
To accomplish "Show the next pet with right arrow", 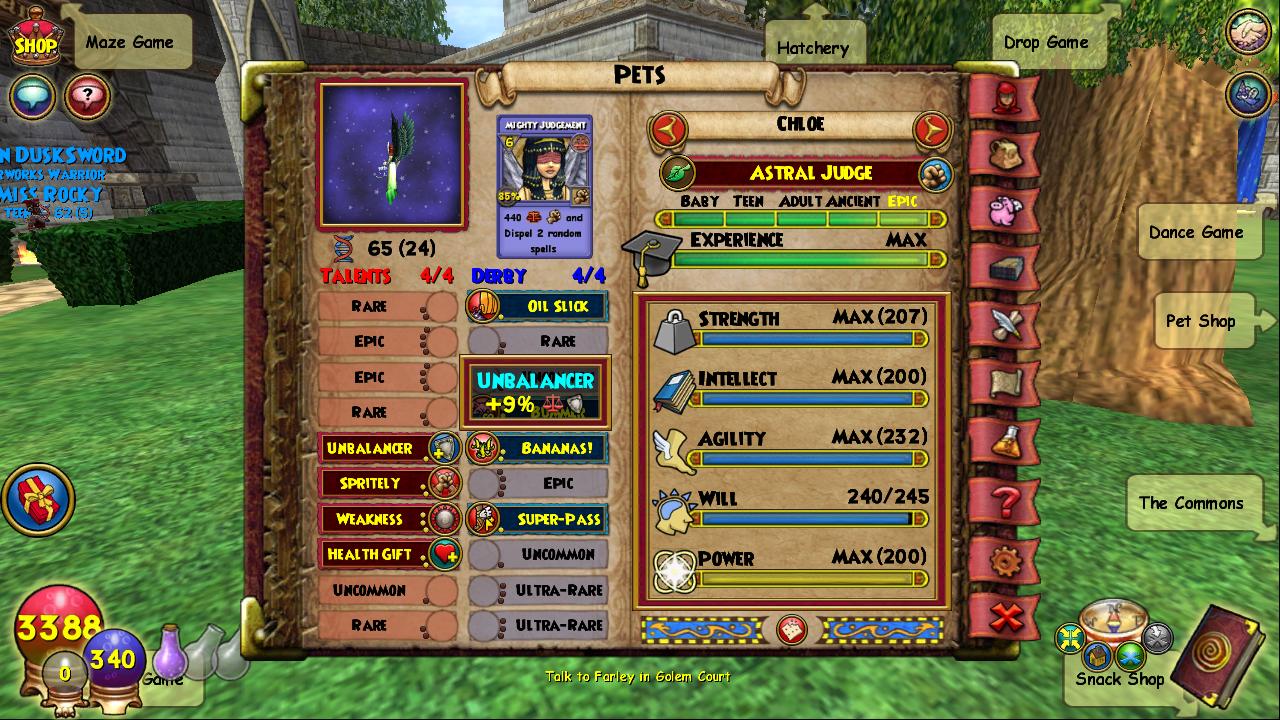I will click(x=931, y=129).
